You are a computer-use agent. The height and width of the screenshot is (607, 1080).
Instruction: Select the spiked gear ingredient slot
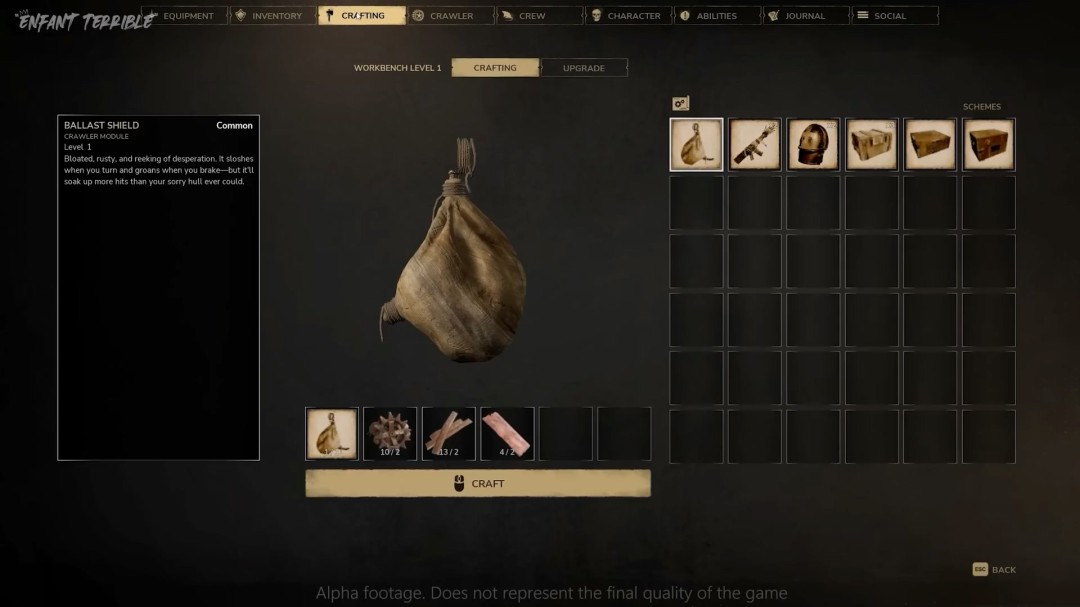pos(390,433)
